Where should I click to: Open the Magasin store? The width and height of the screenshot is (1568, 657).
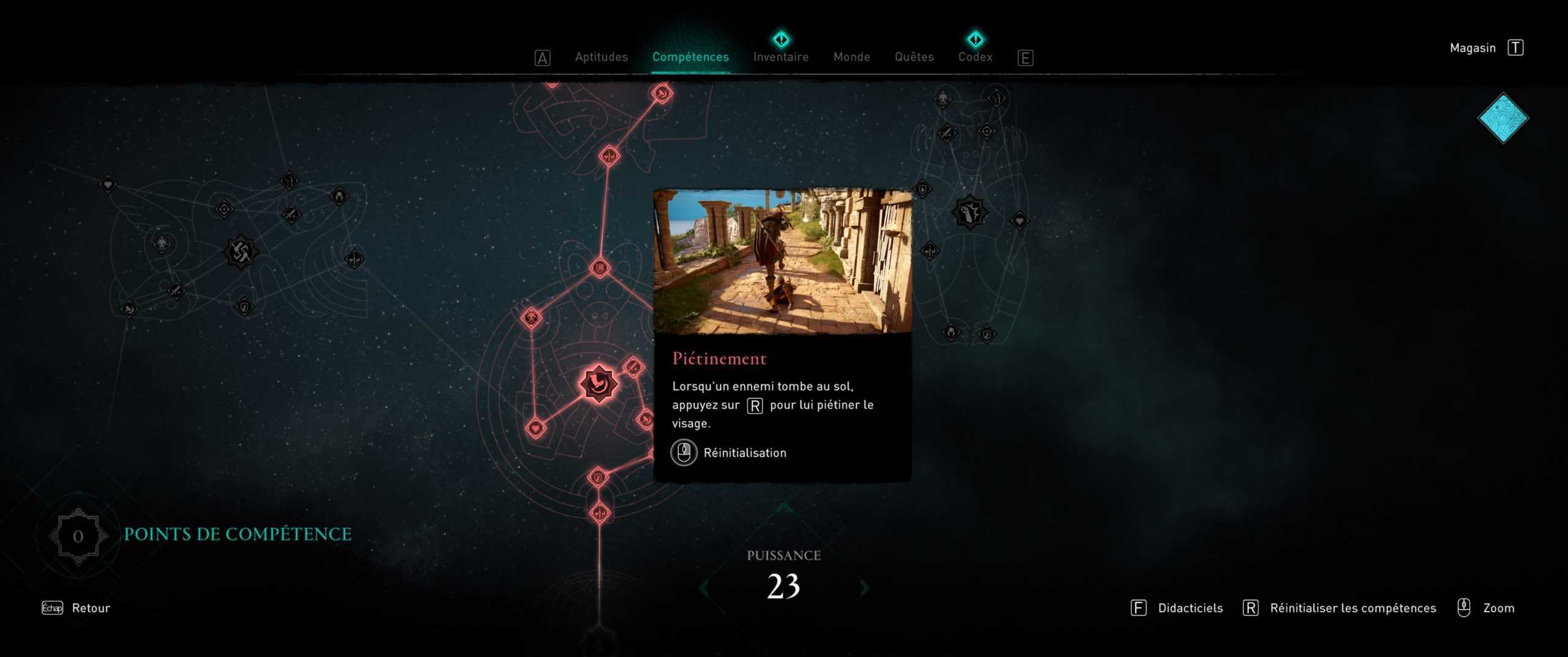1472,48
